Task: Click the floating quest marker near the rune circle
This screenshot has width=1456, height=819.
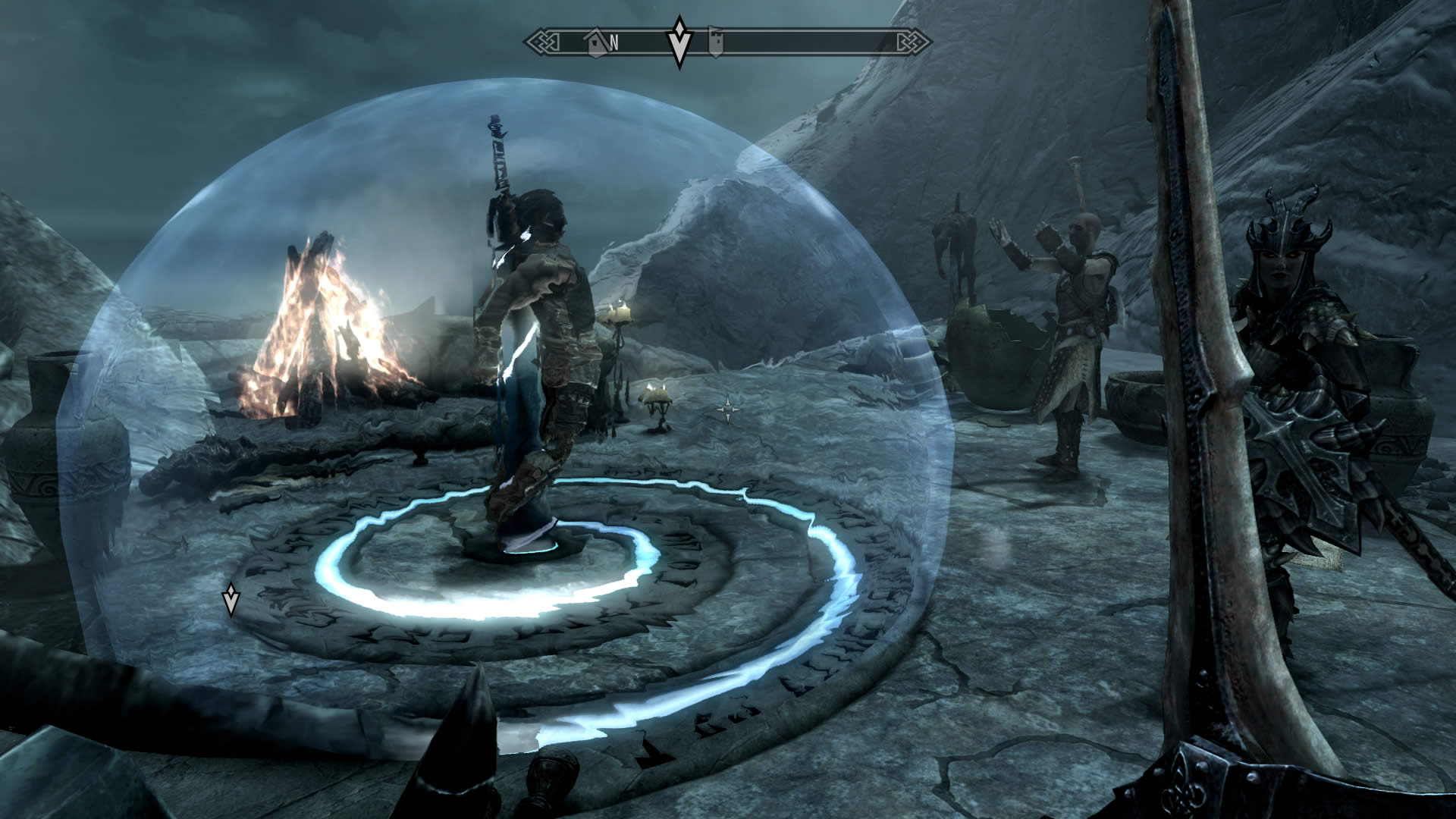Action: point(231,599)
